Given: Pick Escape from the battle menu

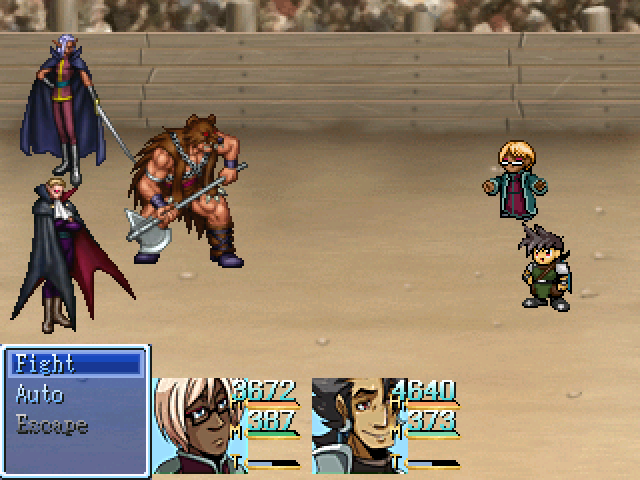Looking at the screenshot, I should 52,425.
